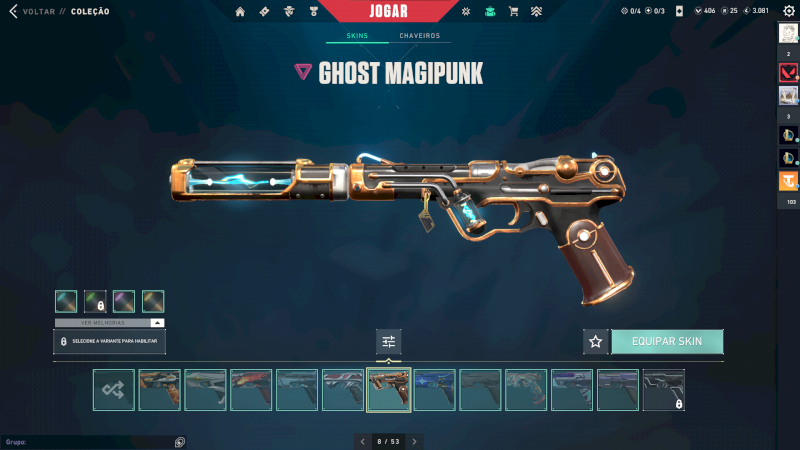
Task: Open the home icon in top navigation
Action: [x=240, y=11]
